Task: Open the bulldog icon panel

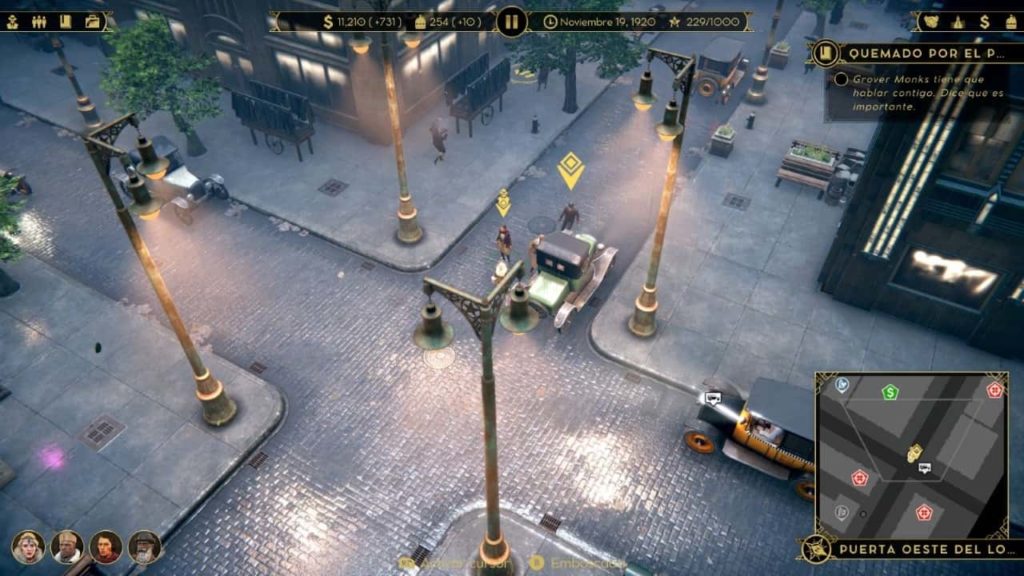Action: [x=932, y=21]
